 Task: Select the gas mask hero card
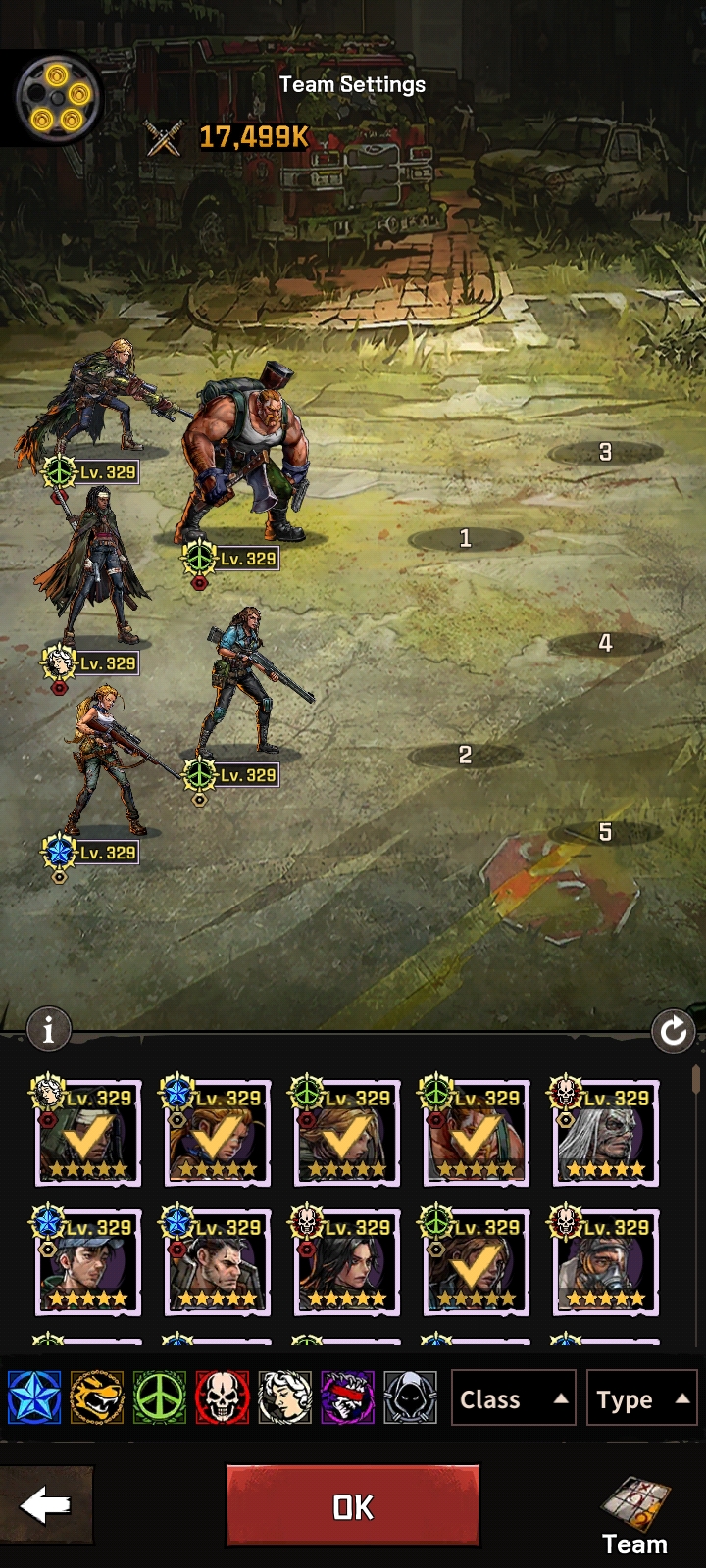pos(606,1263)
